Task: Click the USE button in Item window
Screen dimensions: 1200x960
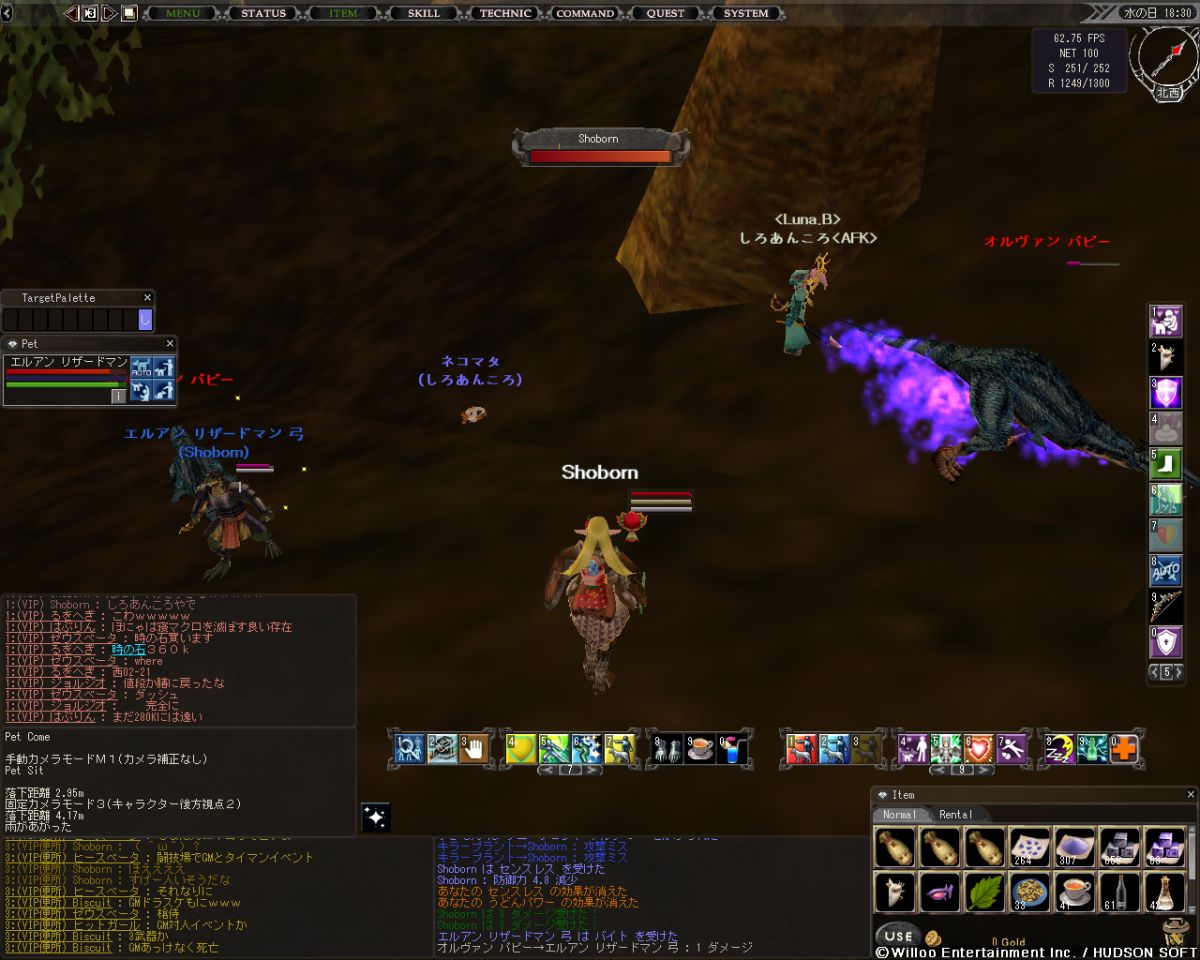Action: pos(898,936)
